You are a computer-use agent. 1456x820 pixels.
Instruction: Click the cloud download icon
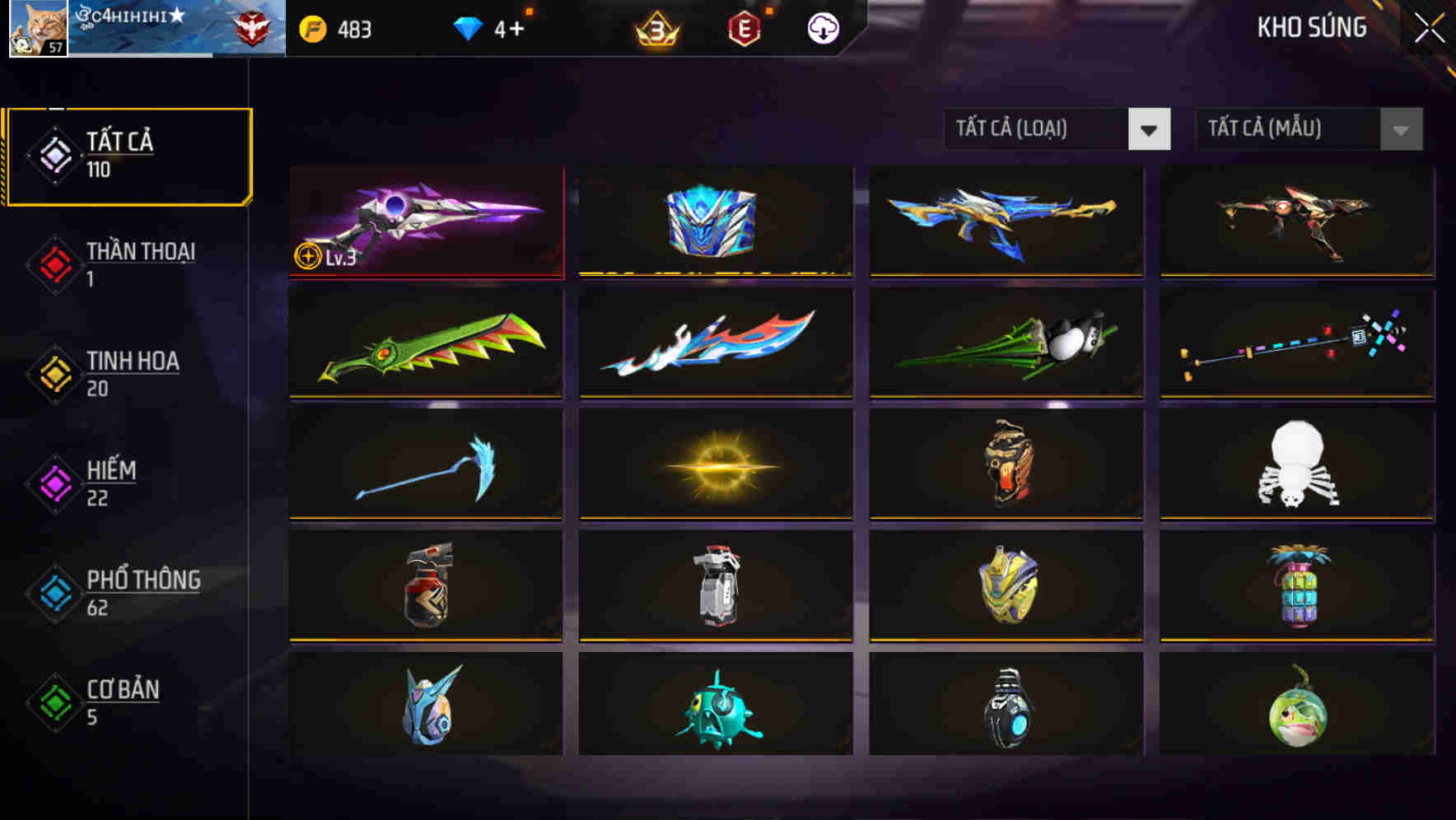[823, 28]
